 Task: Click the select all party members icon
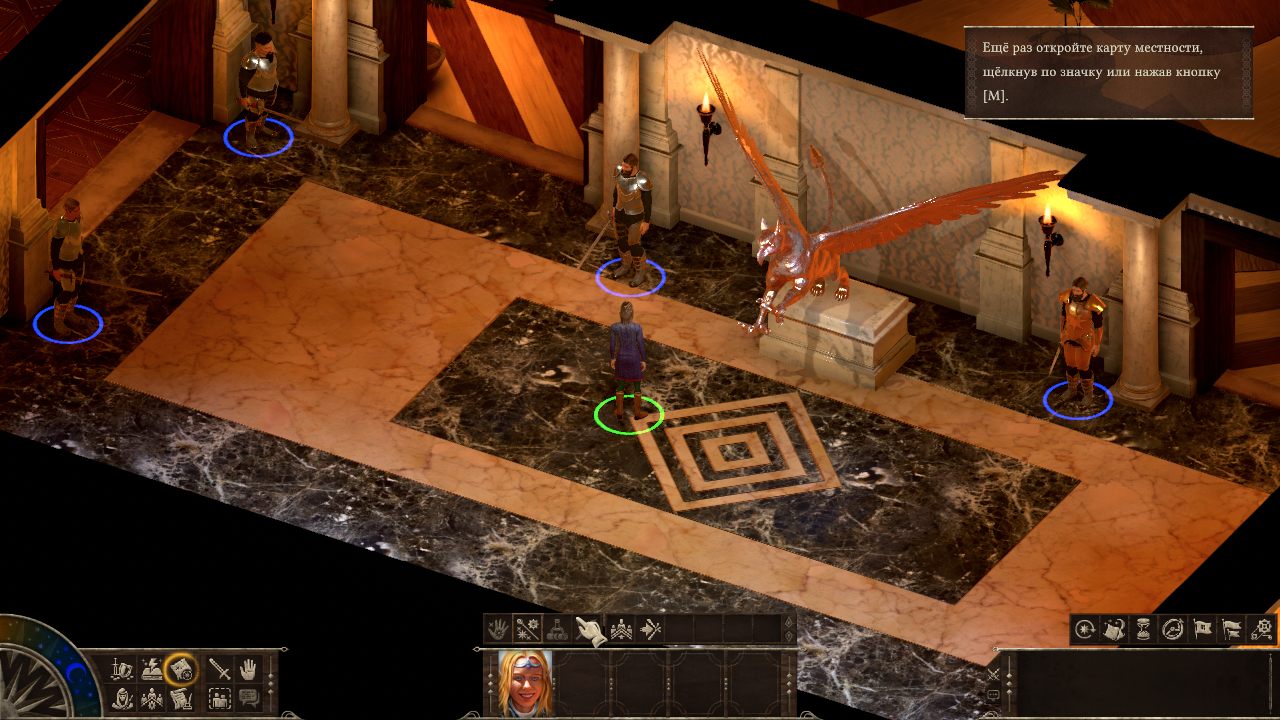coord(220,697)
